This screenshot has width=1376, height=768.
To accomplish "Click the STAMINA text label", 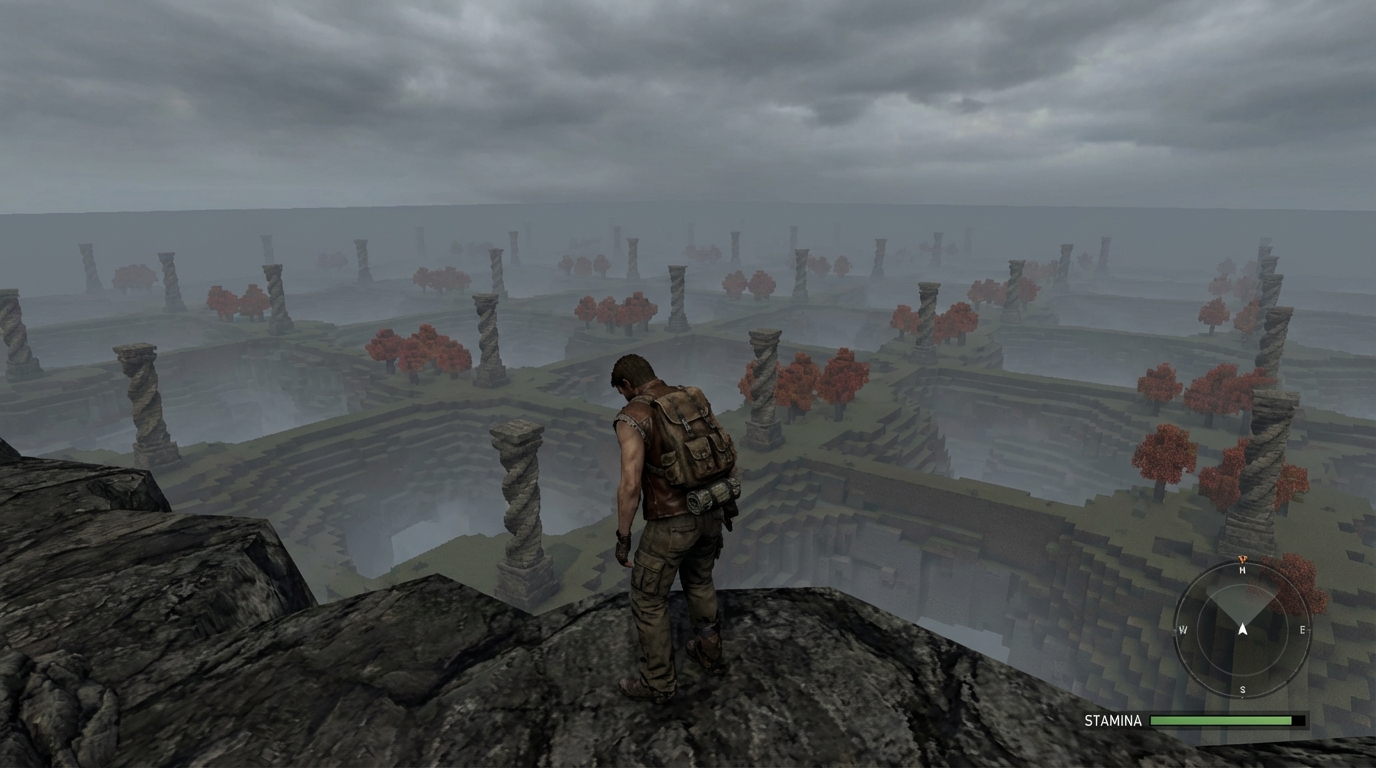I will pyautogui.click(x=1113, y=720).
